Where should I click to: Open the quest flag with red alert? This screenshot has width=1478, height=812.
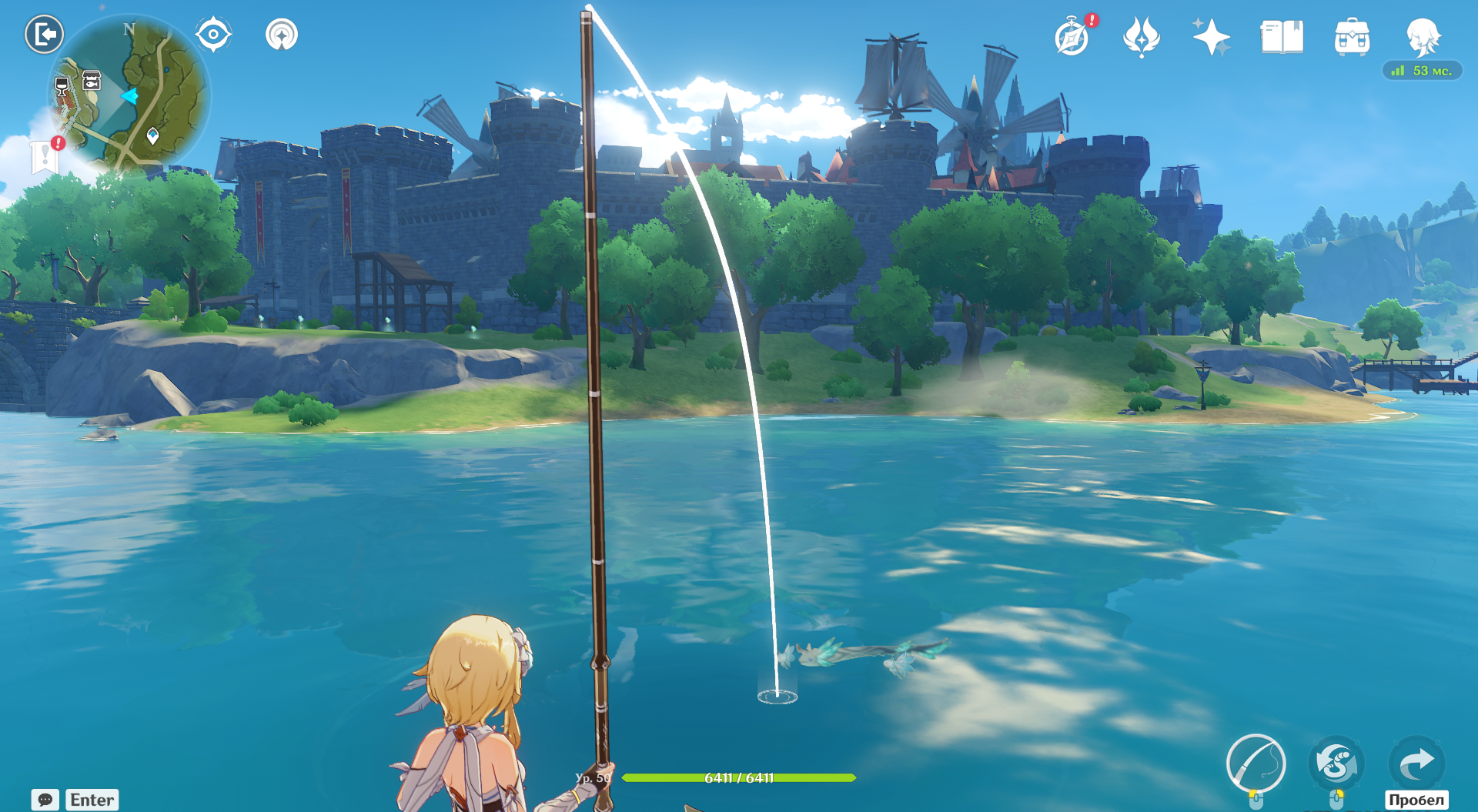click(45, 156)
